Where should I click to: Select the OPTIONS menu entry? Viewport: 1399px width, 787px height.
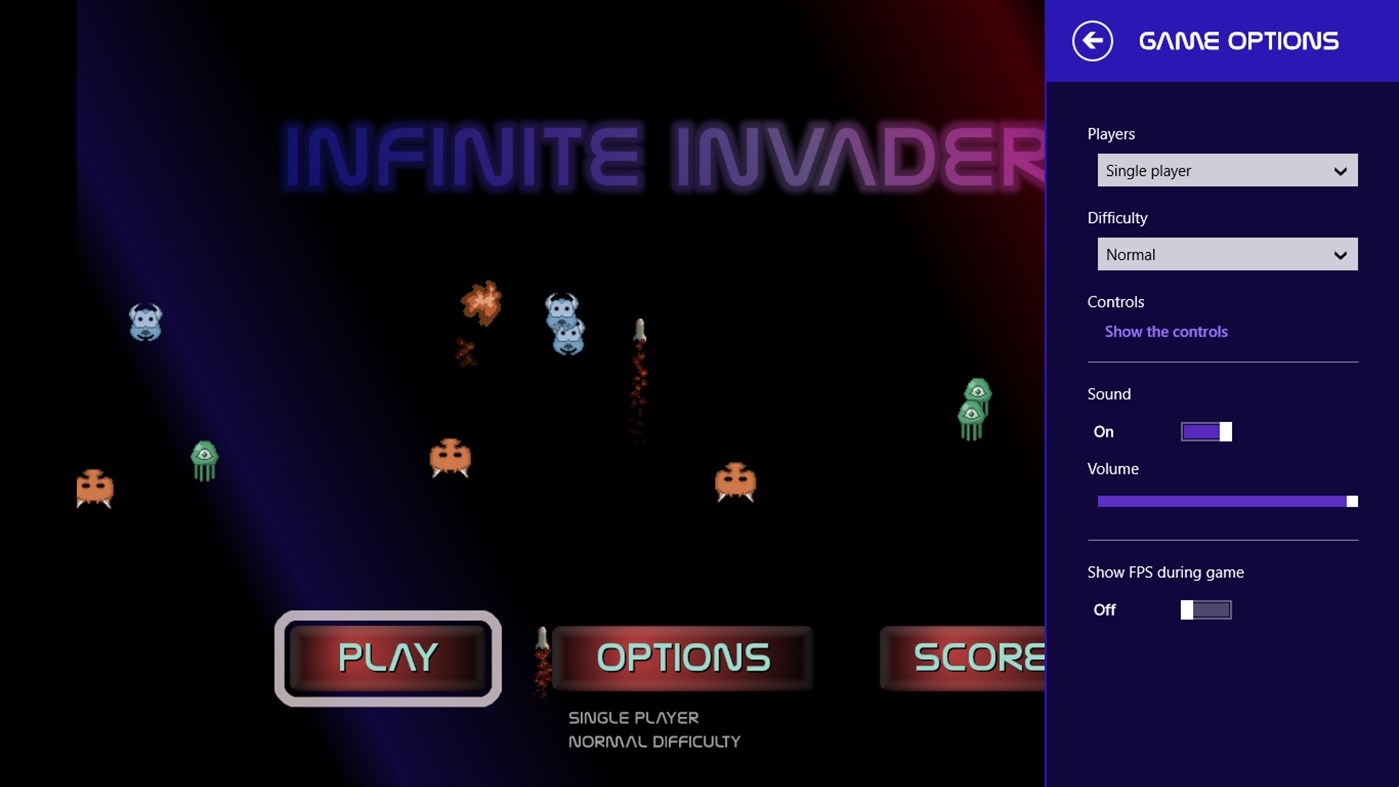(x=681, y=657)
